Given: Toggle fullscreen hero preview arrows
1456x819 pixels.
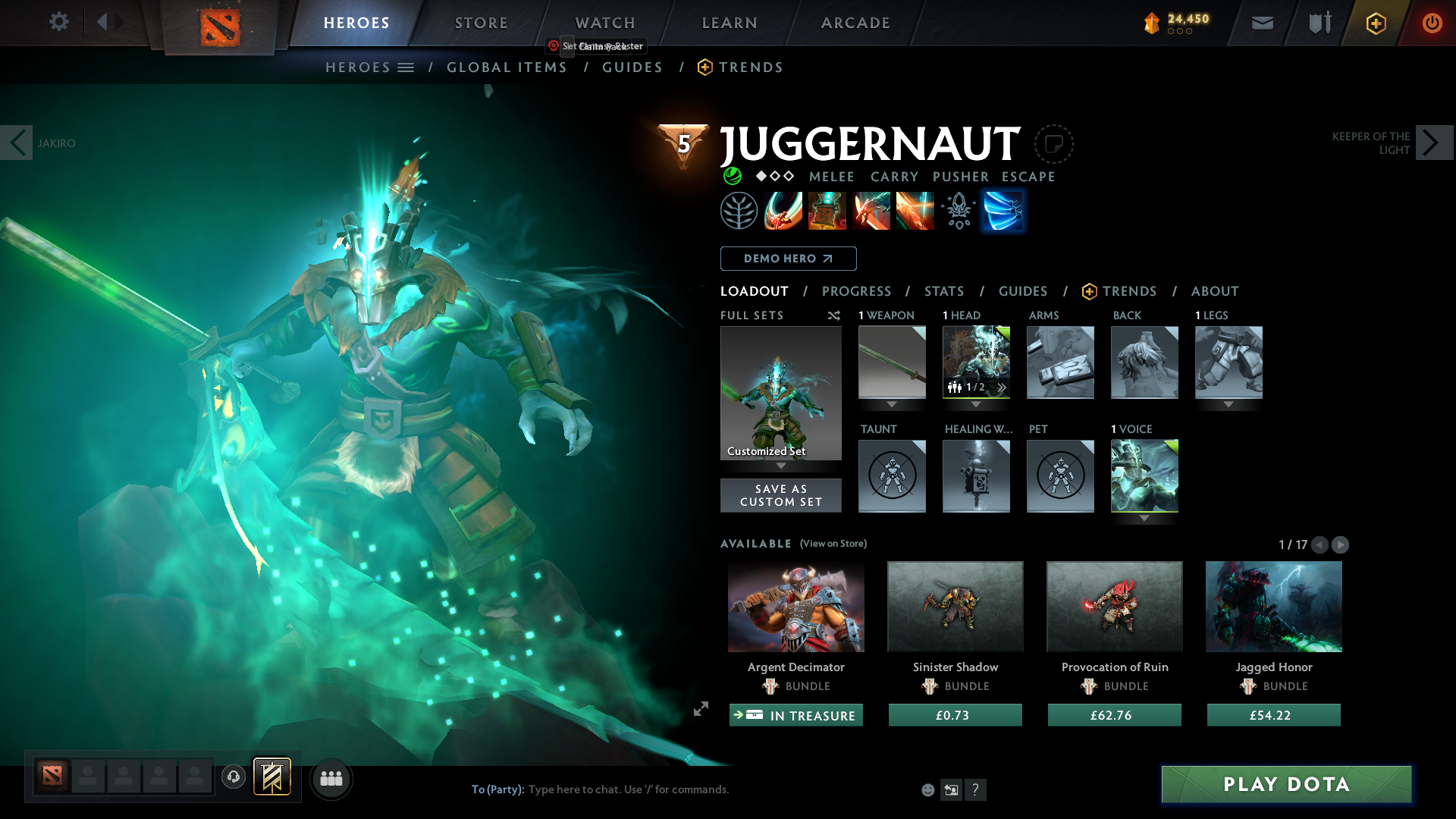Looking at the screenshot, I should coord(699,710).
